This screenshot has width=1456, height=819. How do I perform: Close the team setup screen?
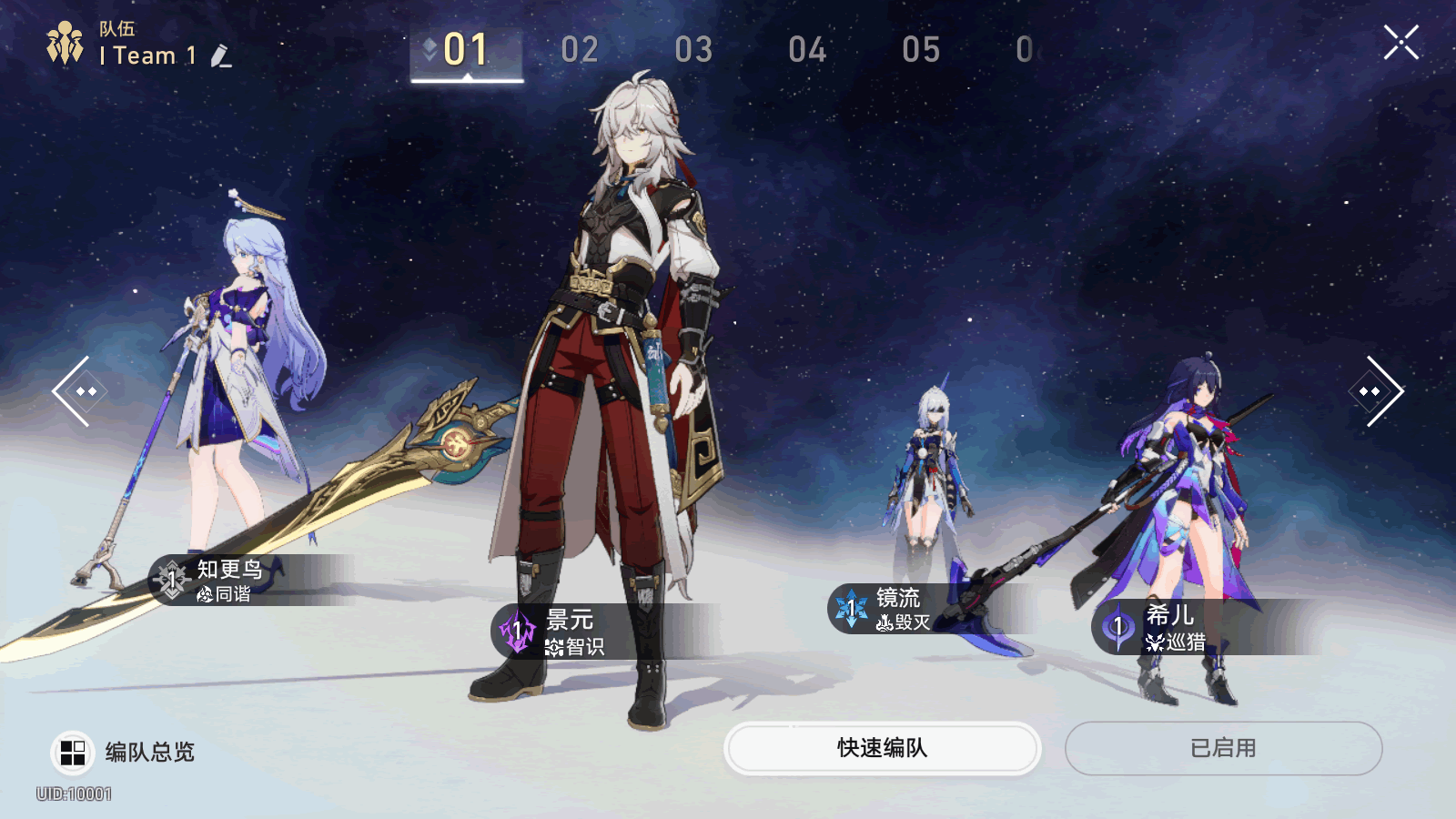click(x=1400, y=43)
